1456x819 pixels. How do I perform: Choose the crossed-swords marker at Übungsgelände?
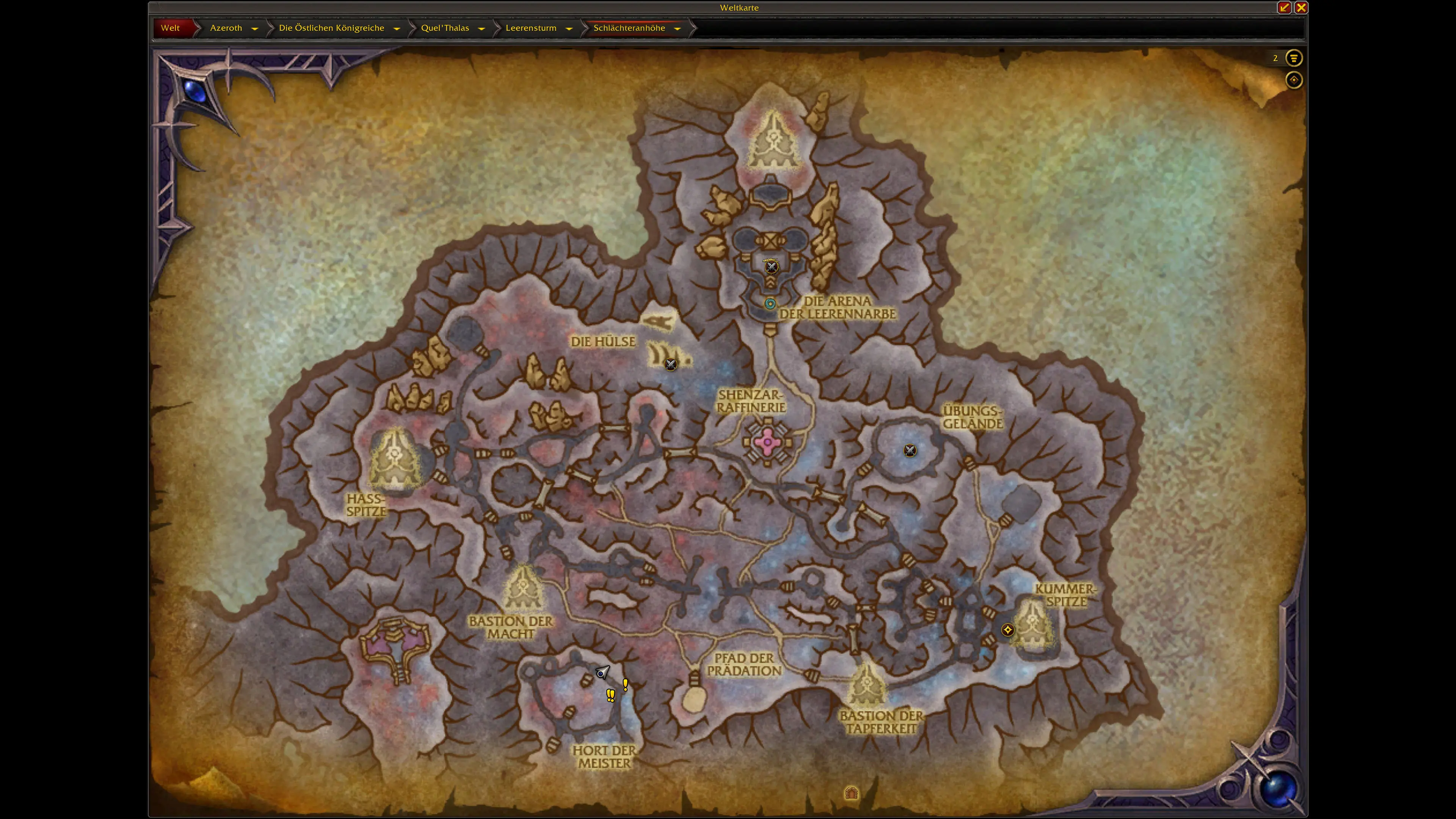[910, 450]
